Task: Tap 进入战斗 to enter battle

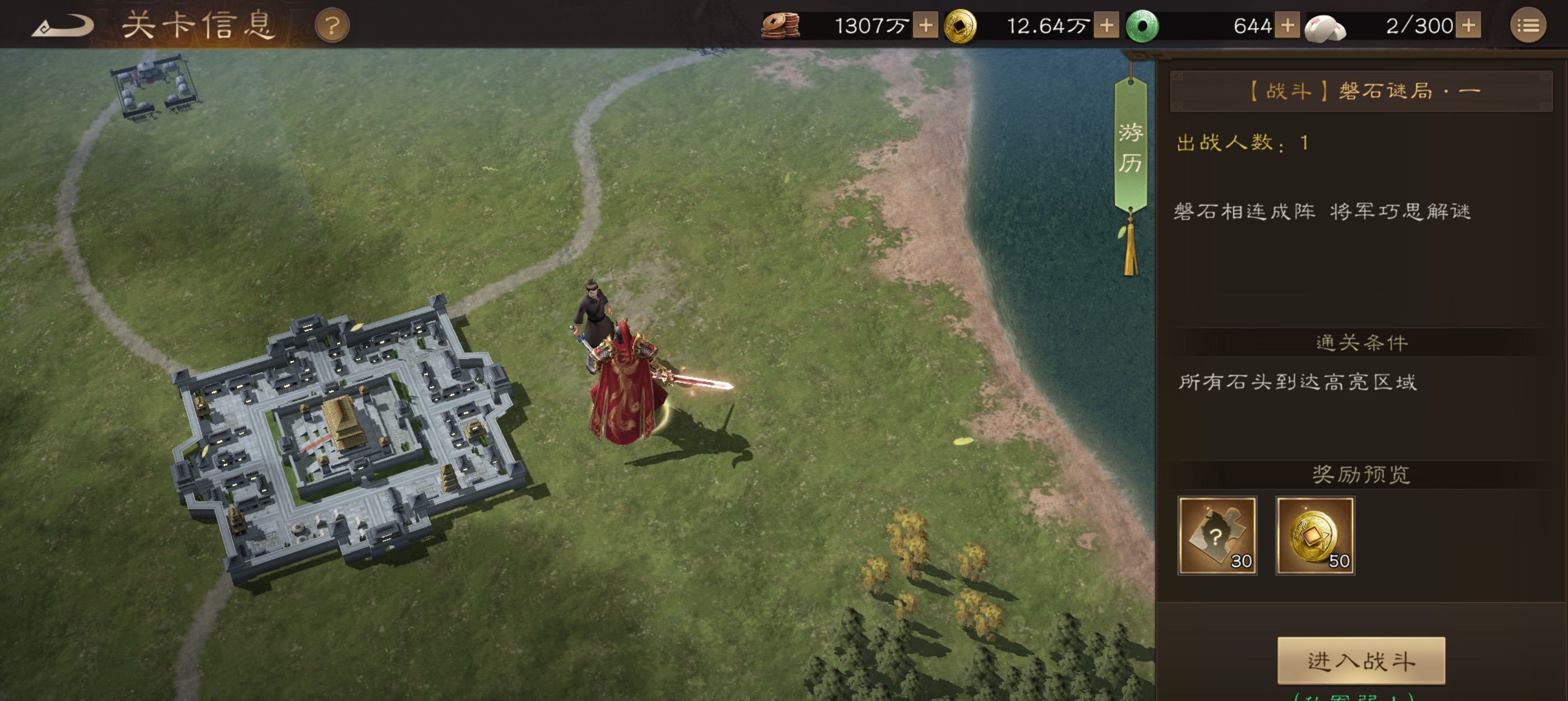Action: click(x=1361, y=661)
